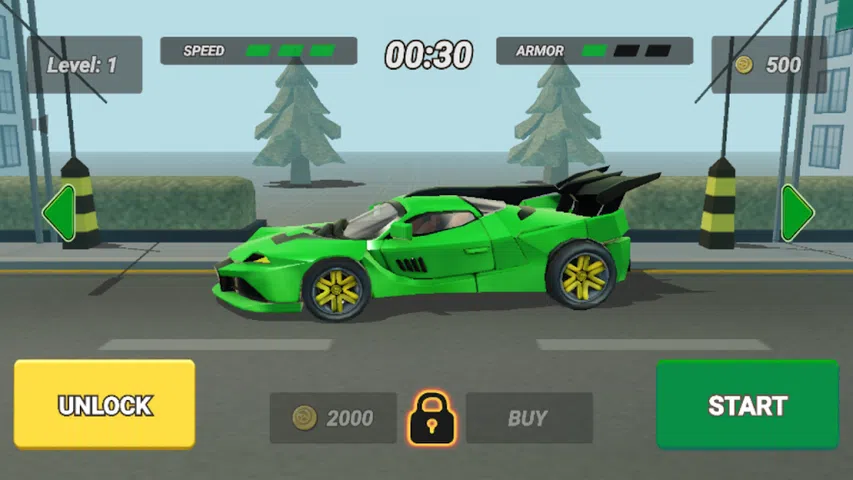Viewport: 853px width, 480px height.
Task: Show the next car with the right arrow
Action: pos(796,213)
